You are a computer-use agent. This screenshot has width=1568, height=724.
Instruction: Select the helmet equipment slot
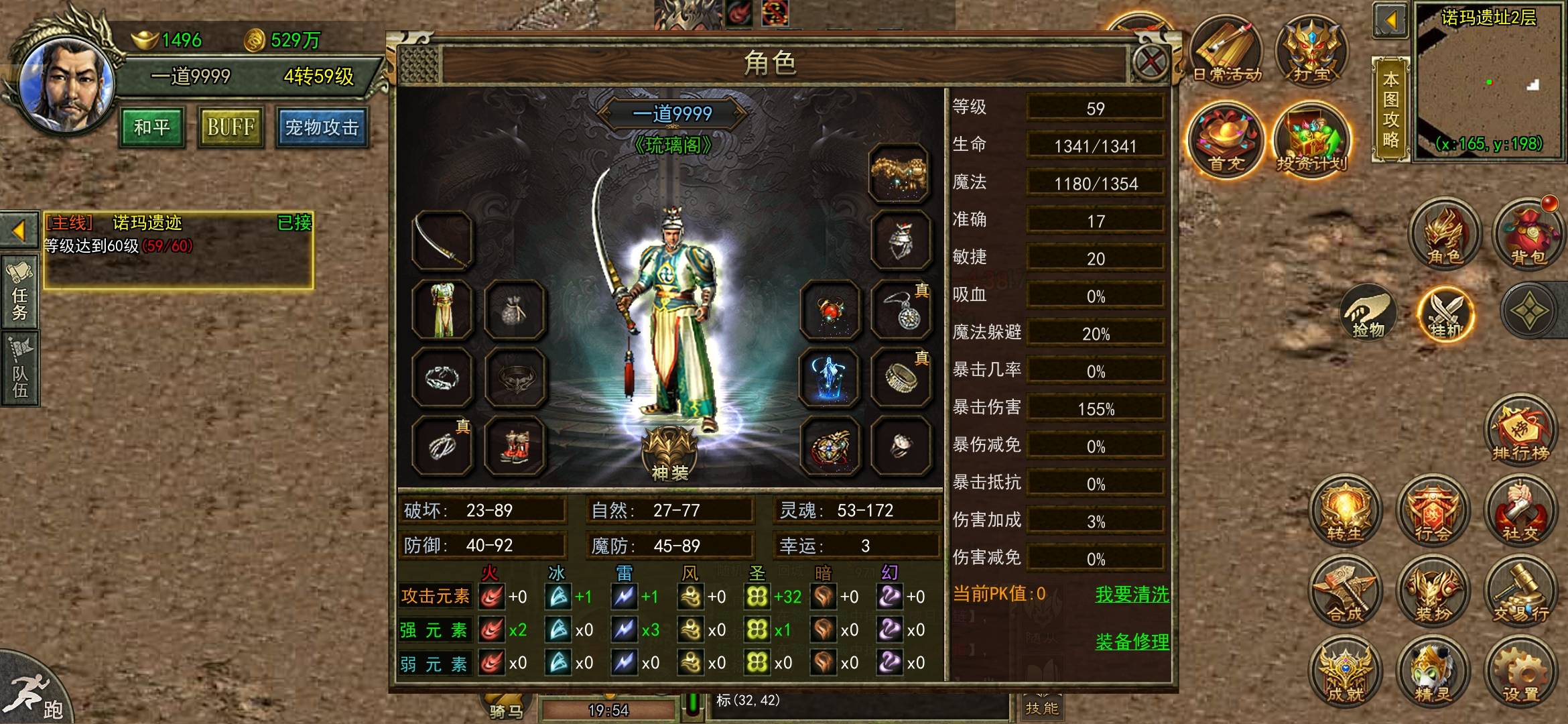pos(900,241)
